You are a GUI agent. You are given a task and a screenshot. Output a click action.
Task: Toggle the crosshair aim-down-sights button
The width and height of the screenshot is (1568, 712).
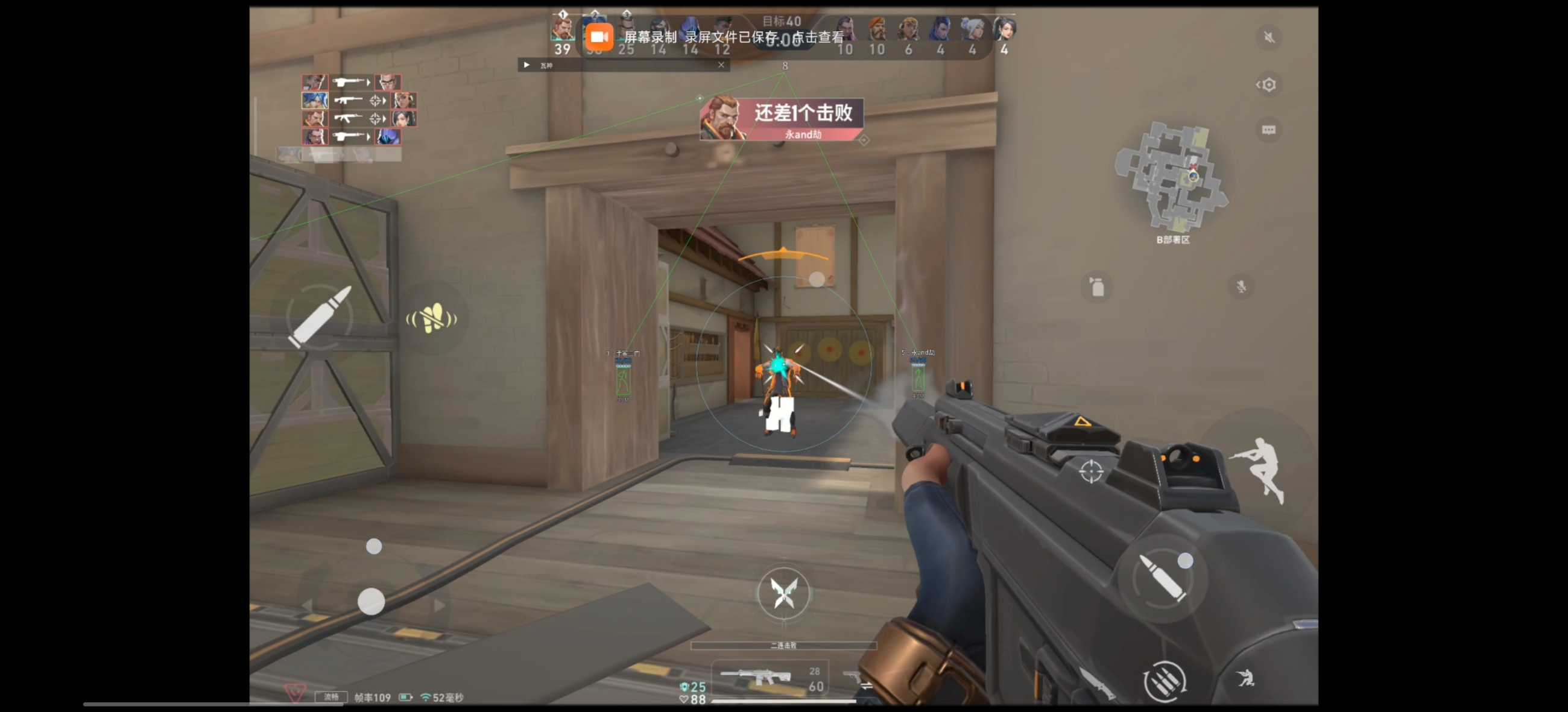pos(1090,471)
